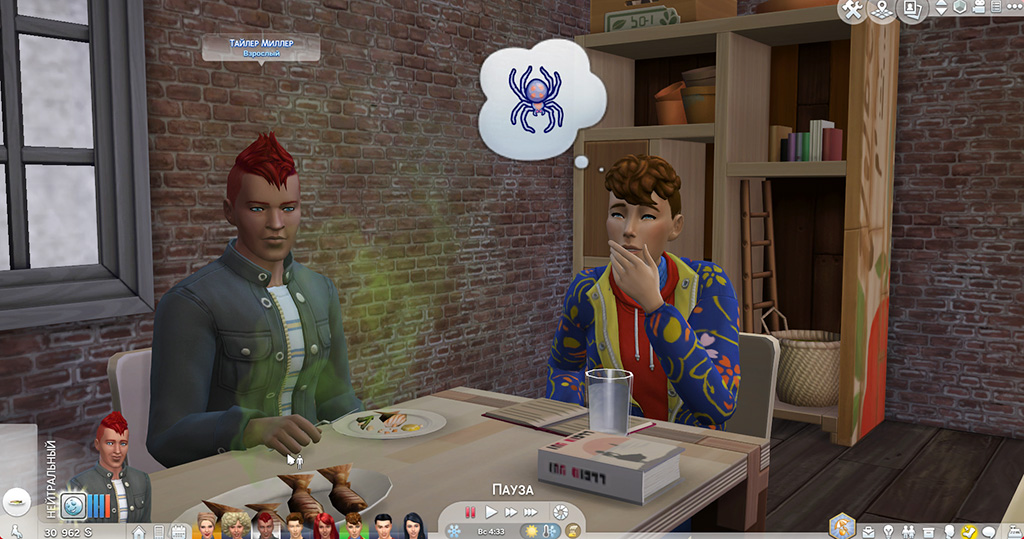Click the red pause button
The width and height of the screenshot is (1024, 539).
tap(470, 512)
